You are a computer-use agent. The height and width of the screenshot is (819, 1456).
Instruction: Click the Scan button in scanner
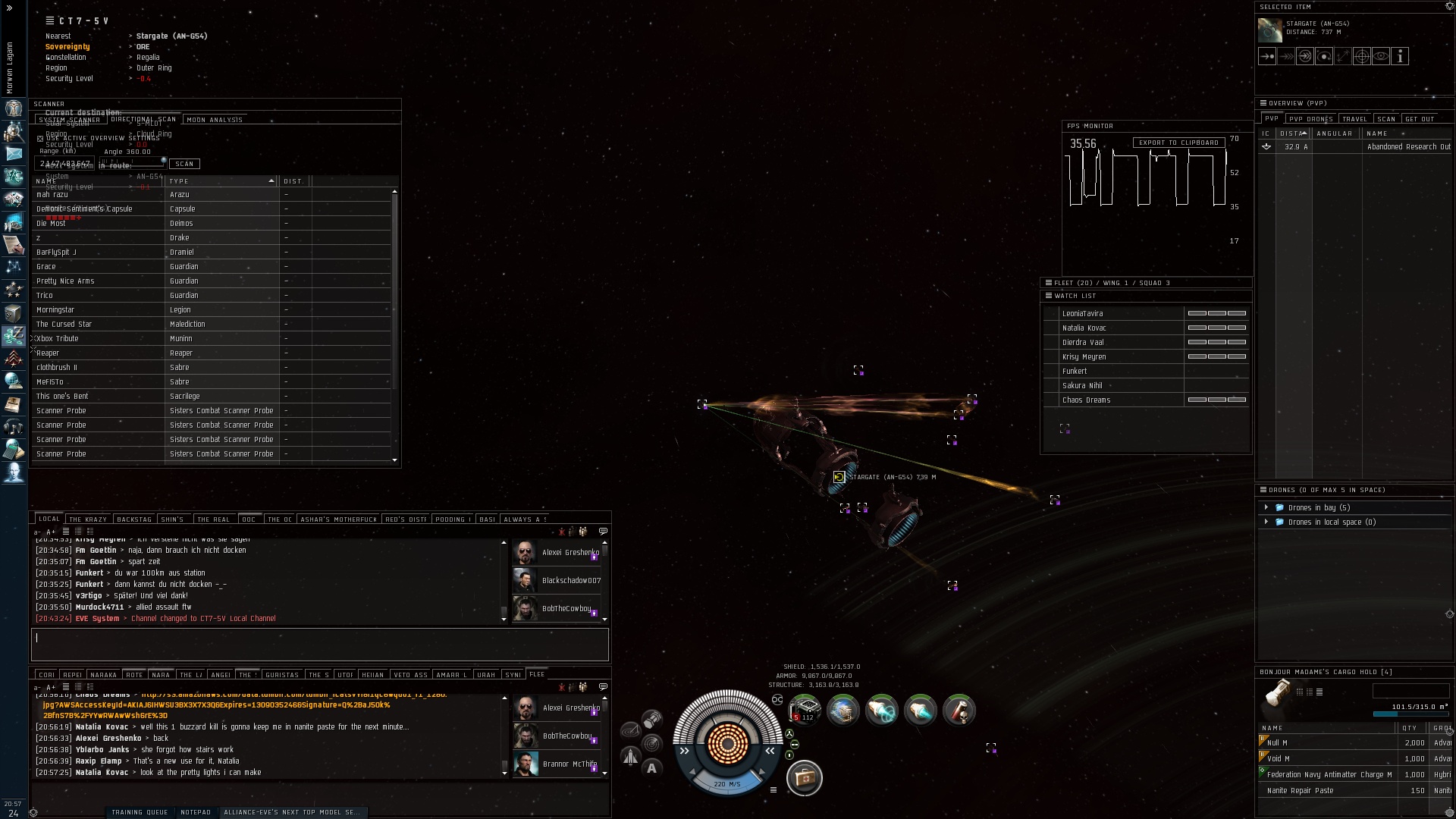click(x=184, y=164)
